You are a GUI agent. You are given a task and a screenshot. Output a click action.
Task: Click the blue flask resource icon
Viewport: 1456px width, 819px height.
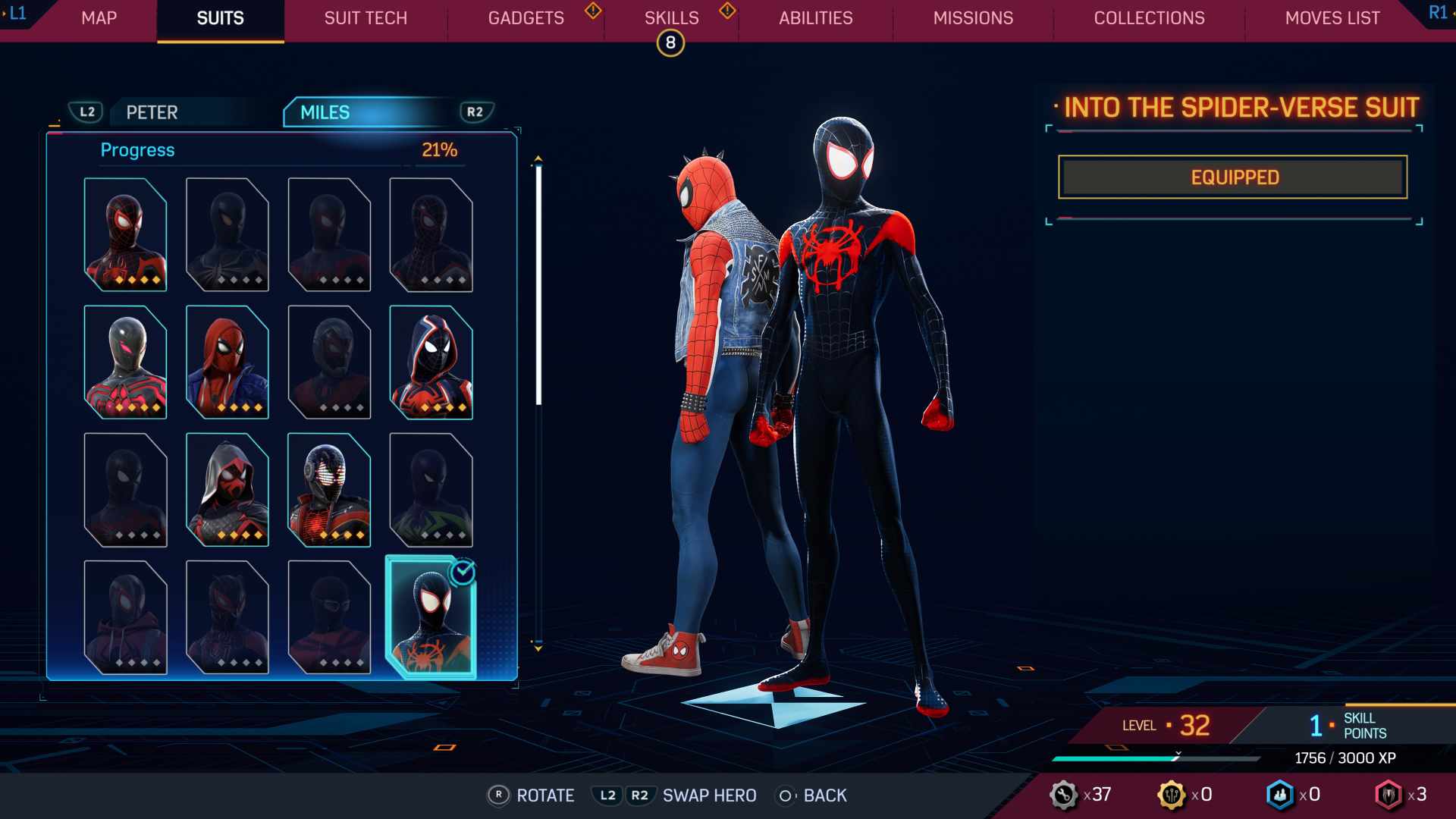(x=1281, y=795)
